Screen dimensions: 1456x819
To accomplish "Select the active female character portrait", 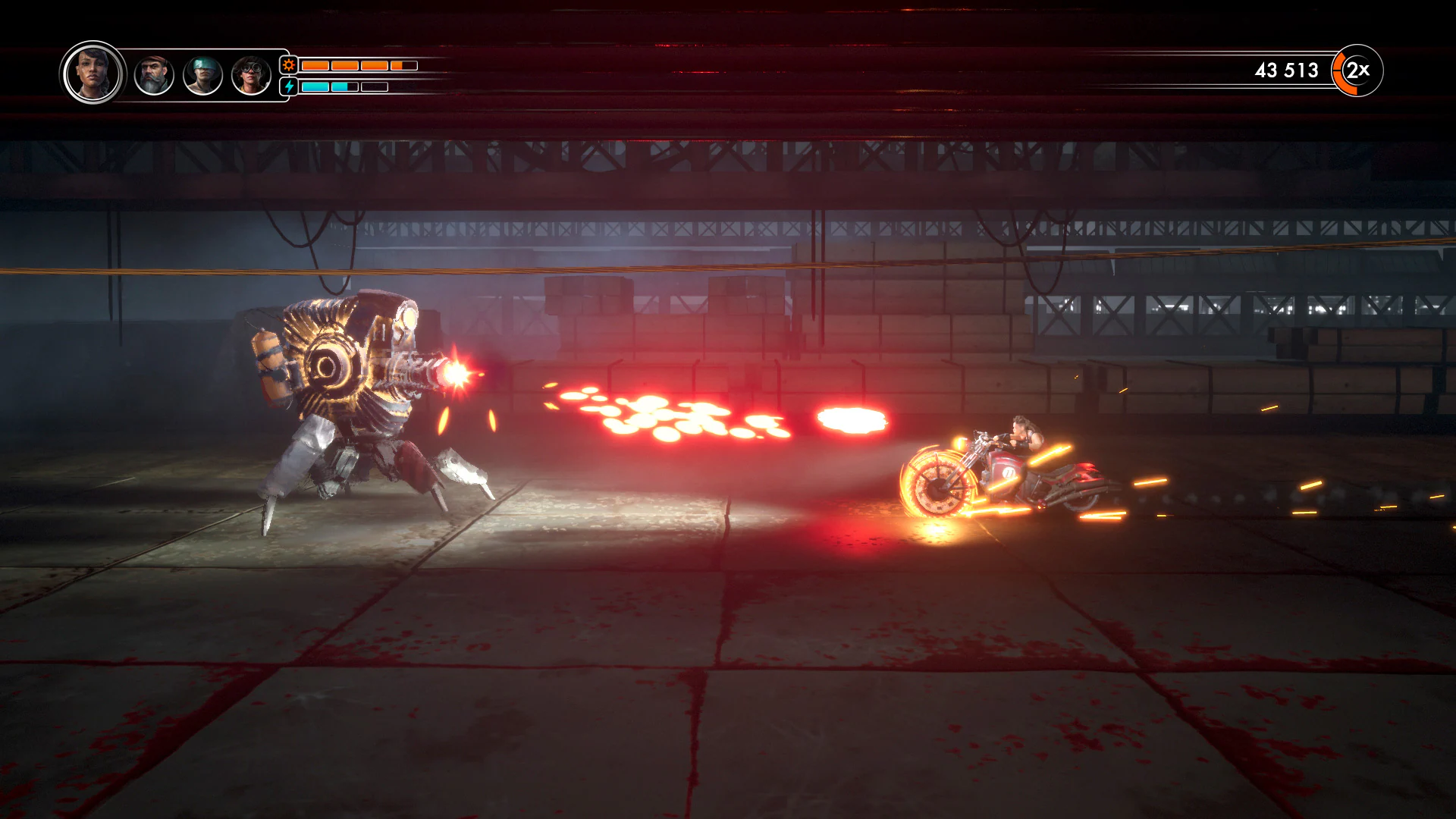I will pos(93,74).
